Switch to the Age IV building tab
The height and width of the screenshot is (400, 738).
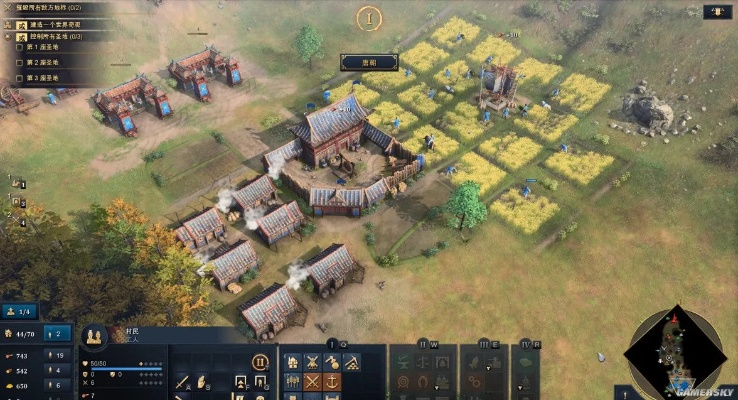(526, 345)
